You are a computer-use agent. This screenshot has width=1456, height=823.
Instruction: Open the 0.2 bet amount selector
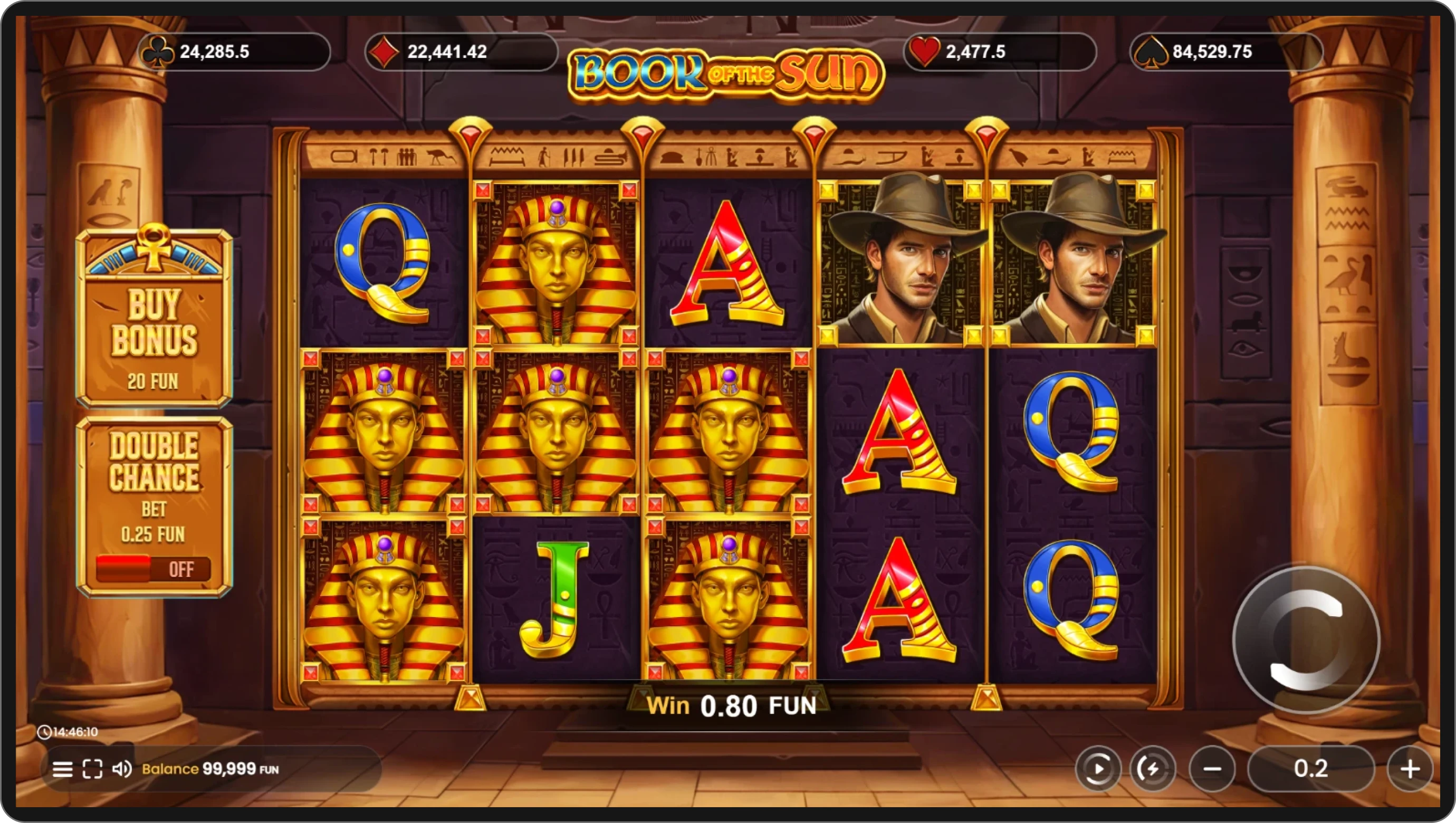[1311, 769]
